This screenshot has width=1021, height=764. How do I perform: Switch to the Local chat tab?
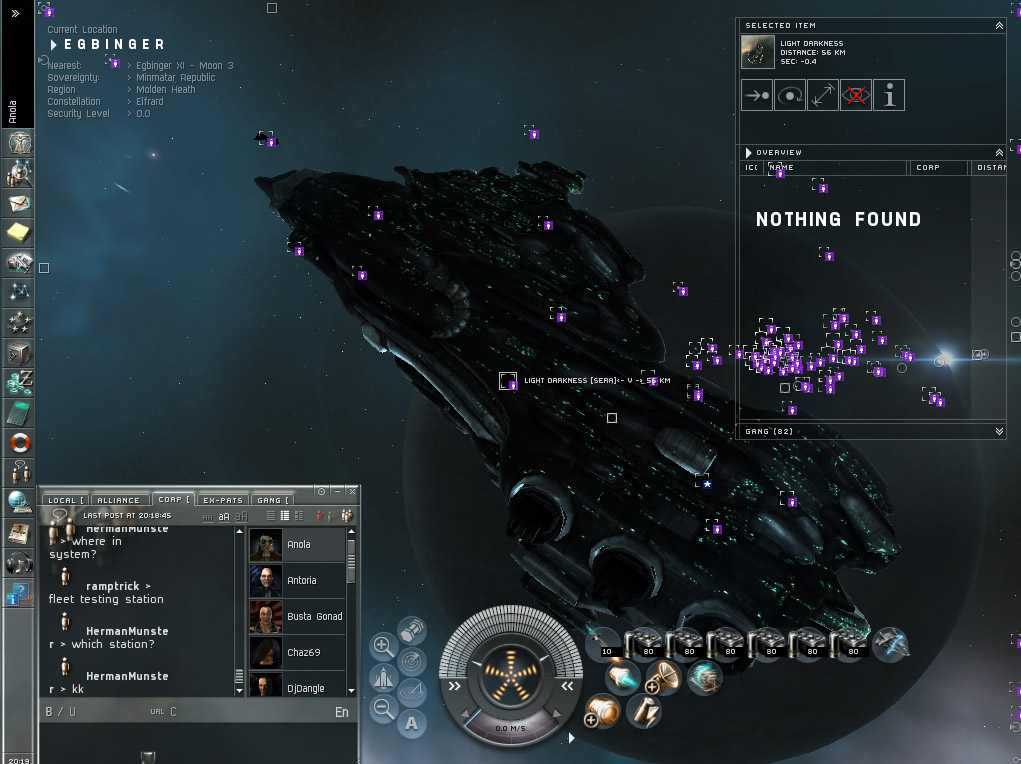point(66,500)
